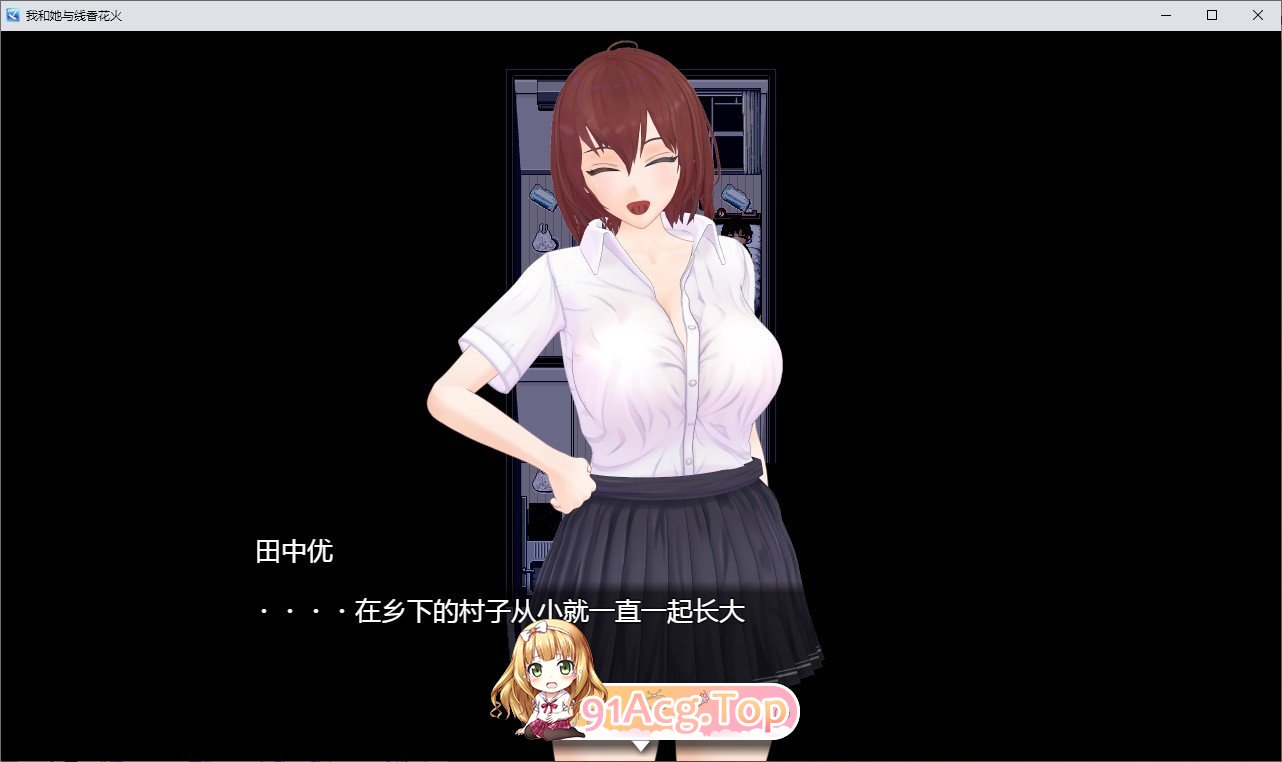Click the title bar of the game window

pos(600,15)
